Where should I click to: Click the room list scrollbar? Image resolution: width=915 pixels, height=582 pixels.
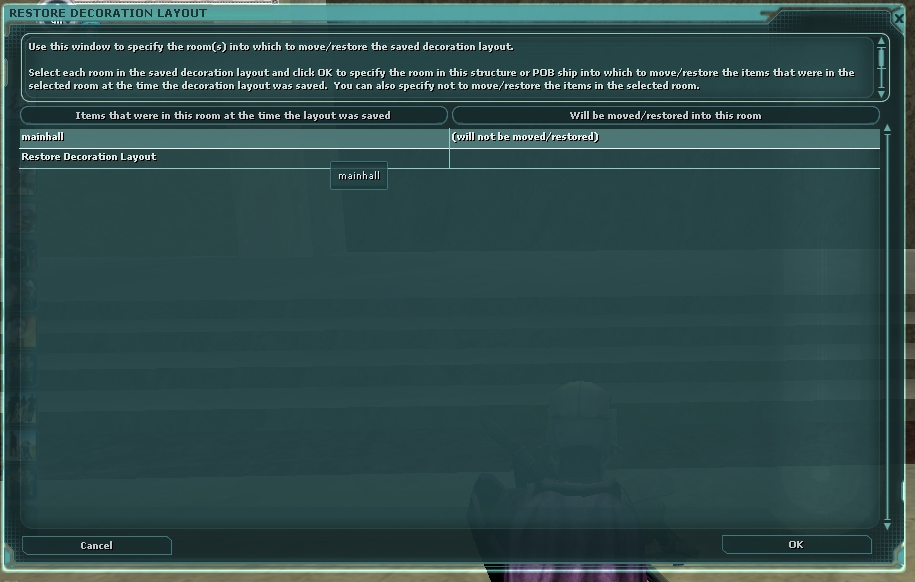(x=886, y=328)
